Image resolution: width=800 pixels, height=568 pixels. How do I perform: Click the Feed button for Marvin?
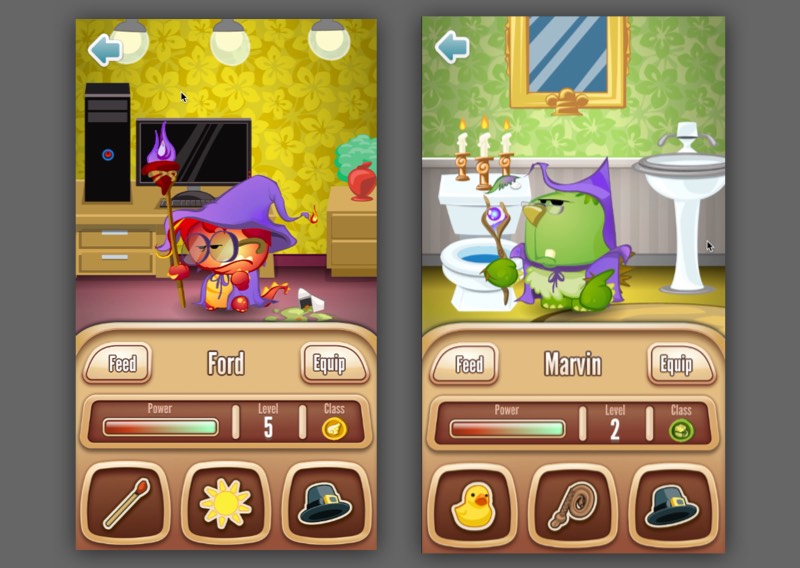(468, 365)
